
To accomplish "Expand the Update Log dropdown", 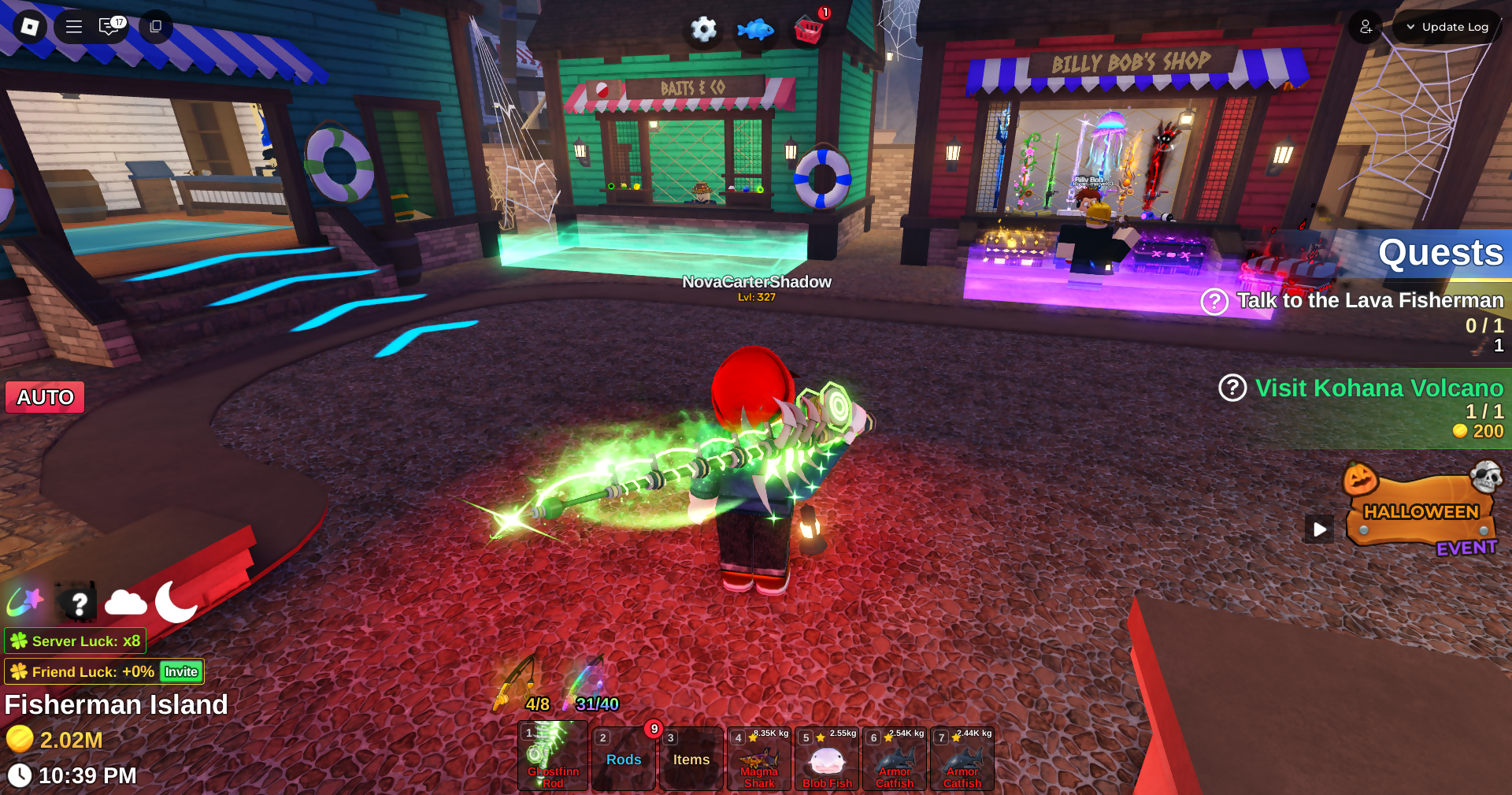I will [1447, 27].
